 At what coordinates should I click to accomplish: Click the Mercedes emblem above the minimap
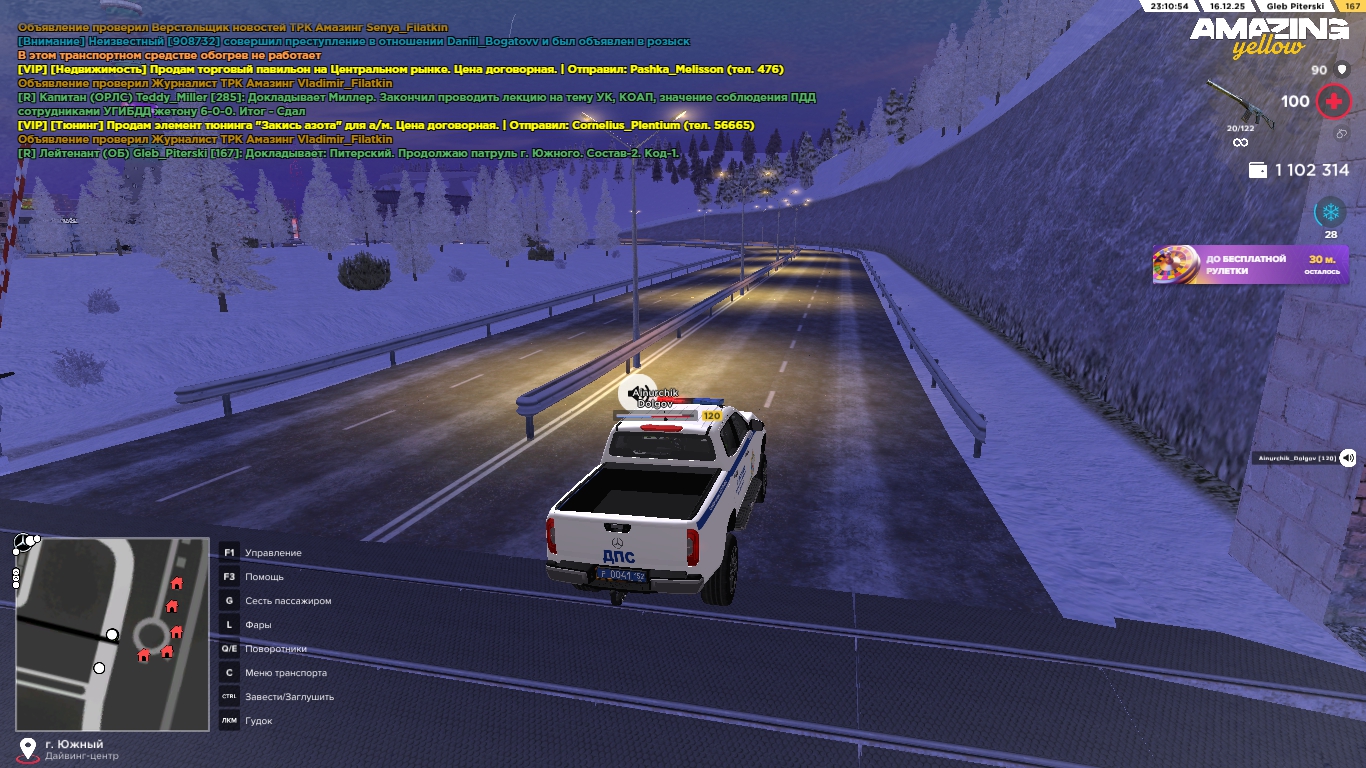click(24, 543)
